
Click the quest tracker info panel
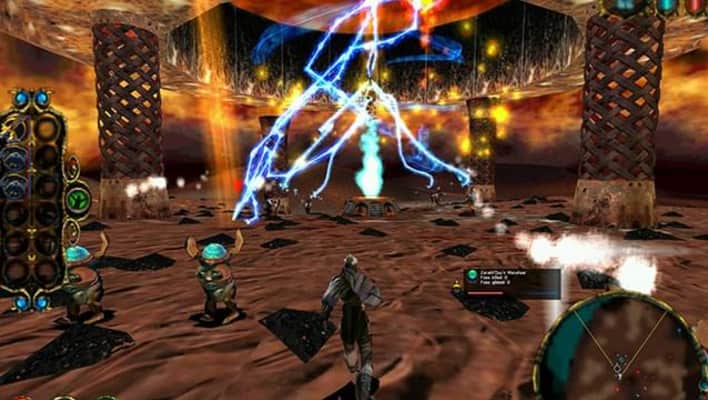click(511, 280)
